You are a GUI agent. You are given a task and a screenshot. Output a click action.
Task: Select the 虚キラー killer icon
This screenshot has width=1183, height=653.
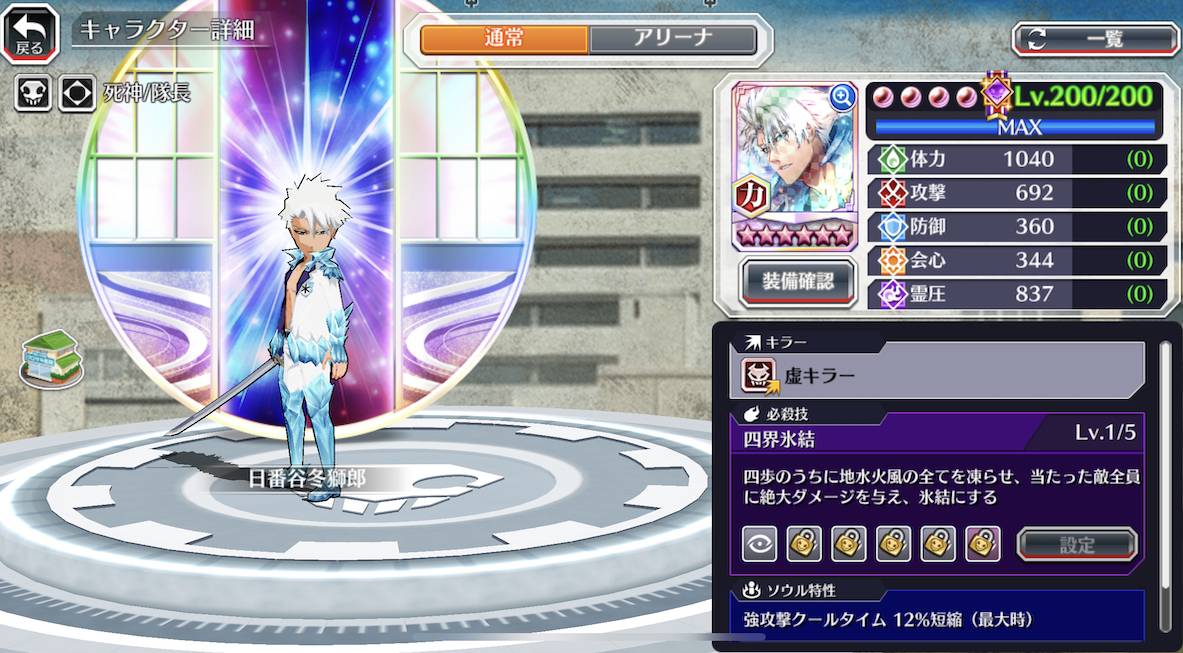(x=759, y=375)
